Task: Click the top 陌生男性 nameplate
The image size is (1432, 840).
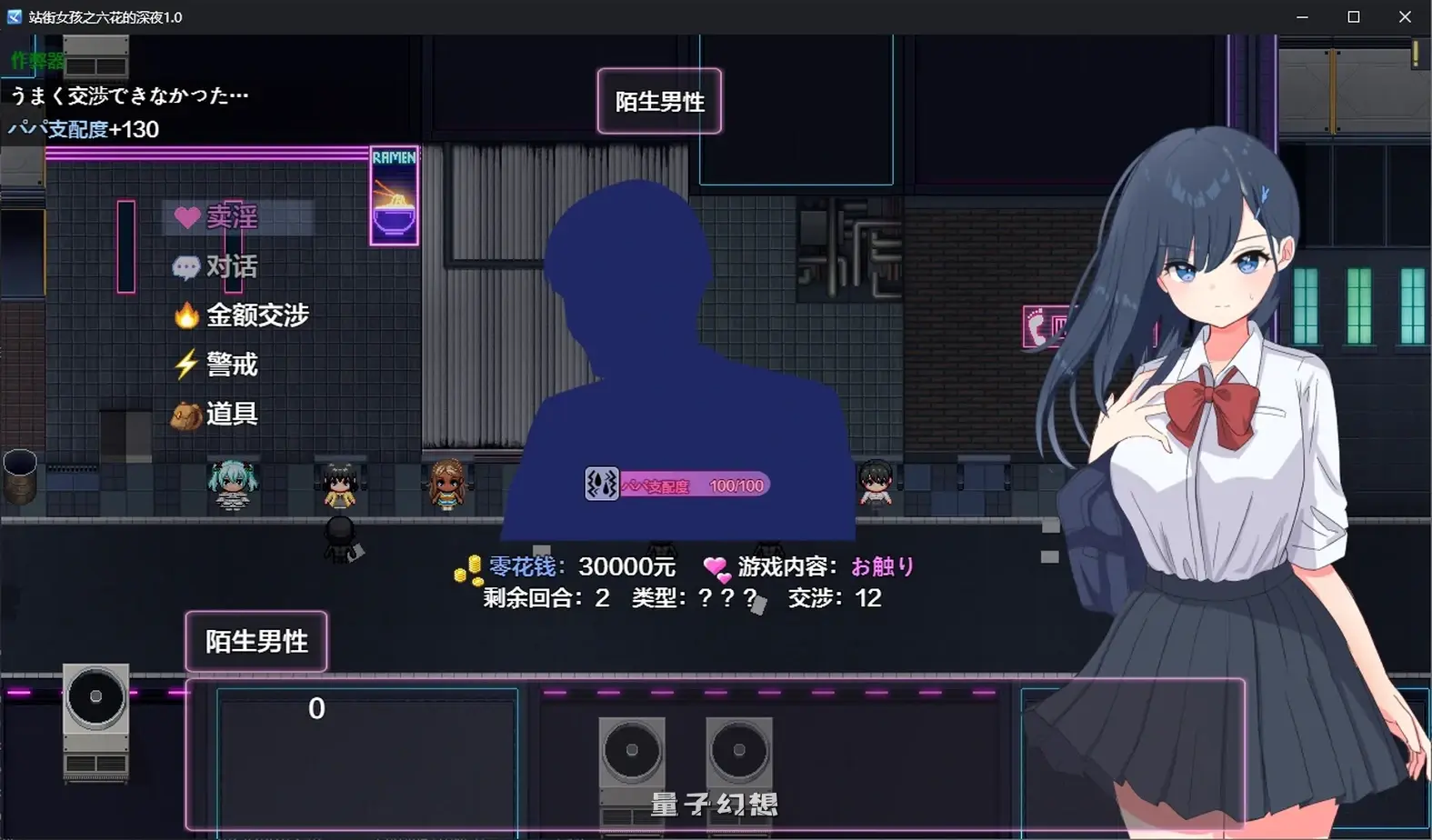Action: coord(660,102)
